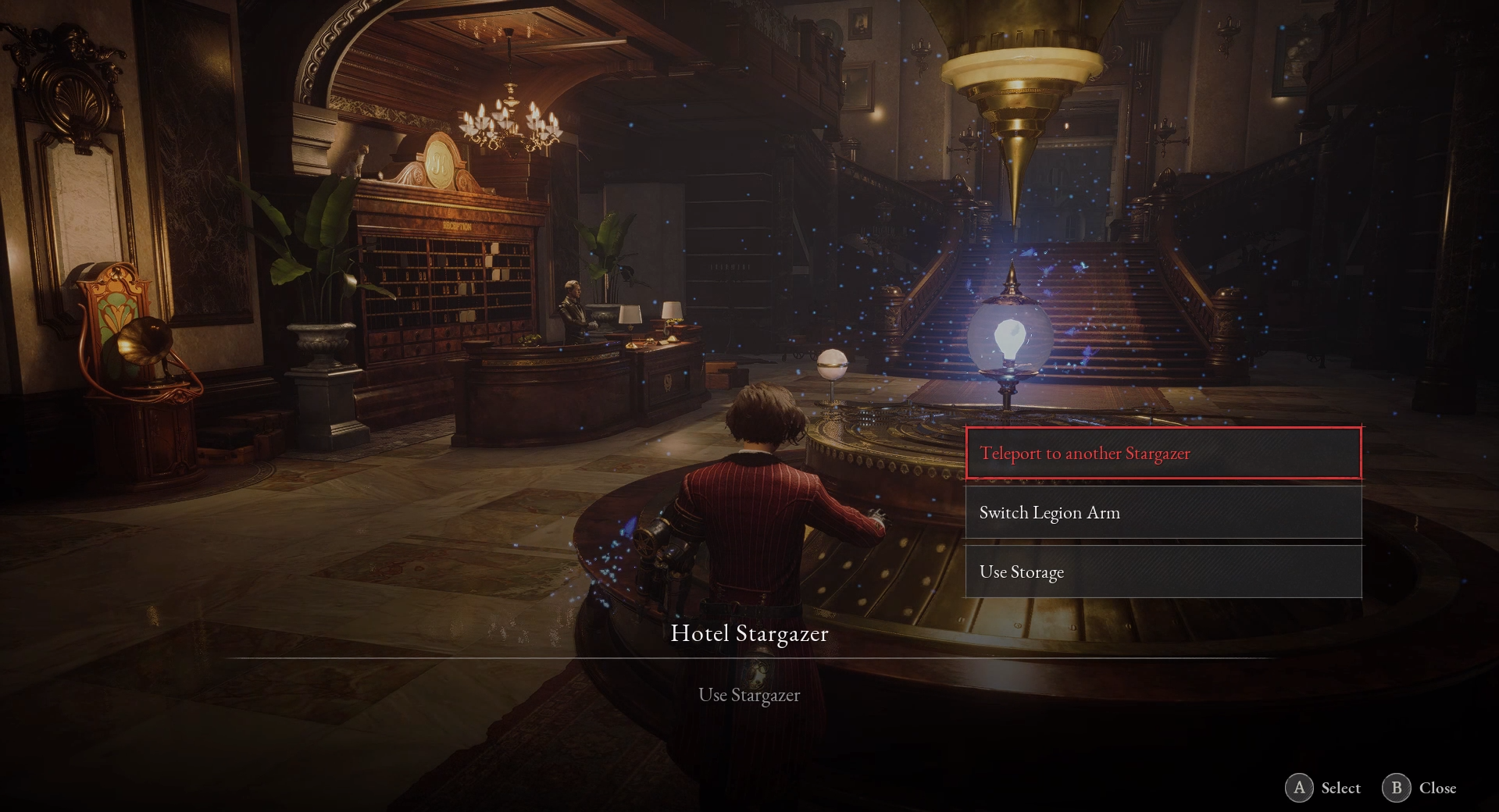Select Teleport to another Stargazer
1499x812 pixels.
pyautogui.click(x=1163, y=453)
